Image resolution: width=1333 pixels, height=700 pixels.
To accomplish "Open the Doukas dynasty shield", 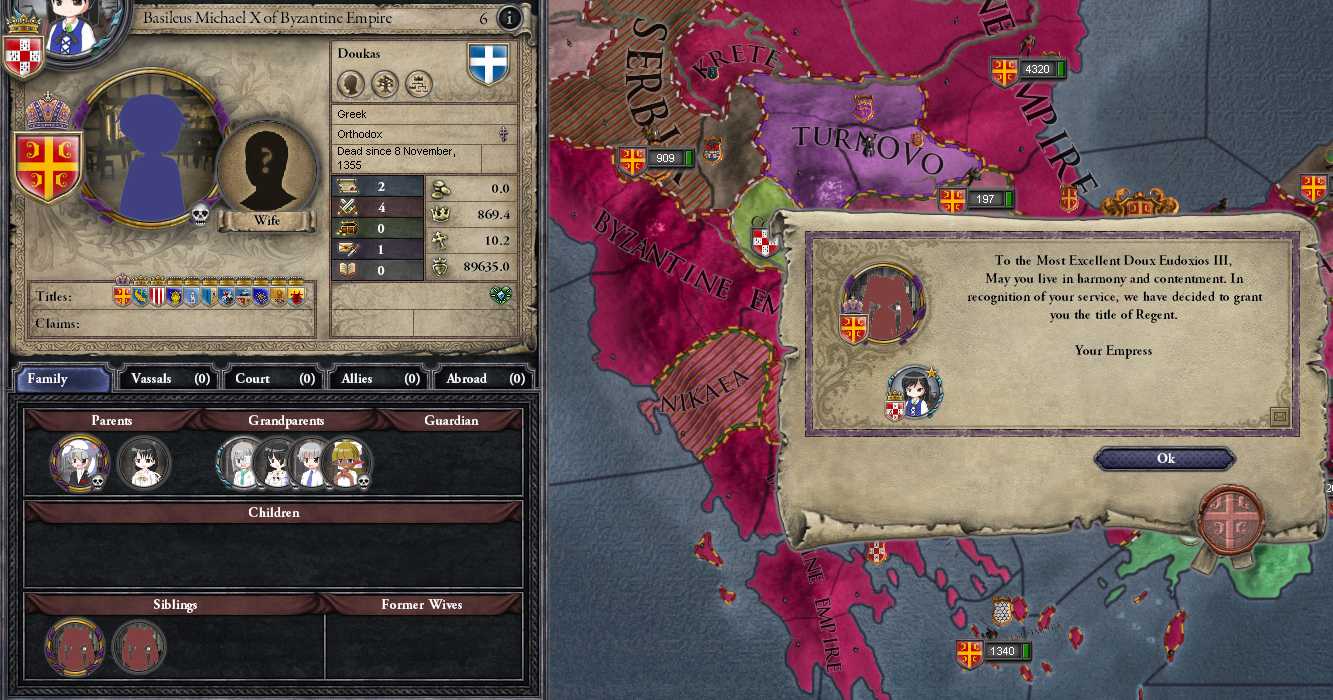I will [x=489, y=64].
